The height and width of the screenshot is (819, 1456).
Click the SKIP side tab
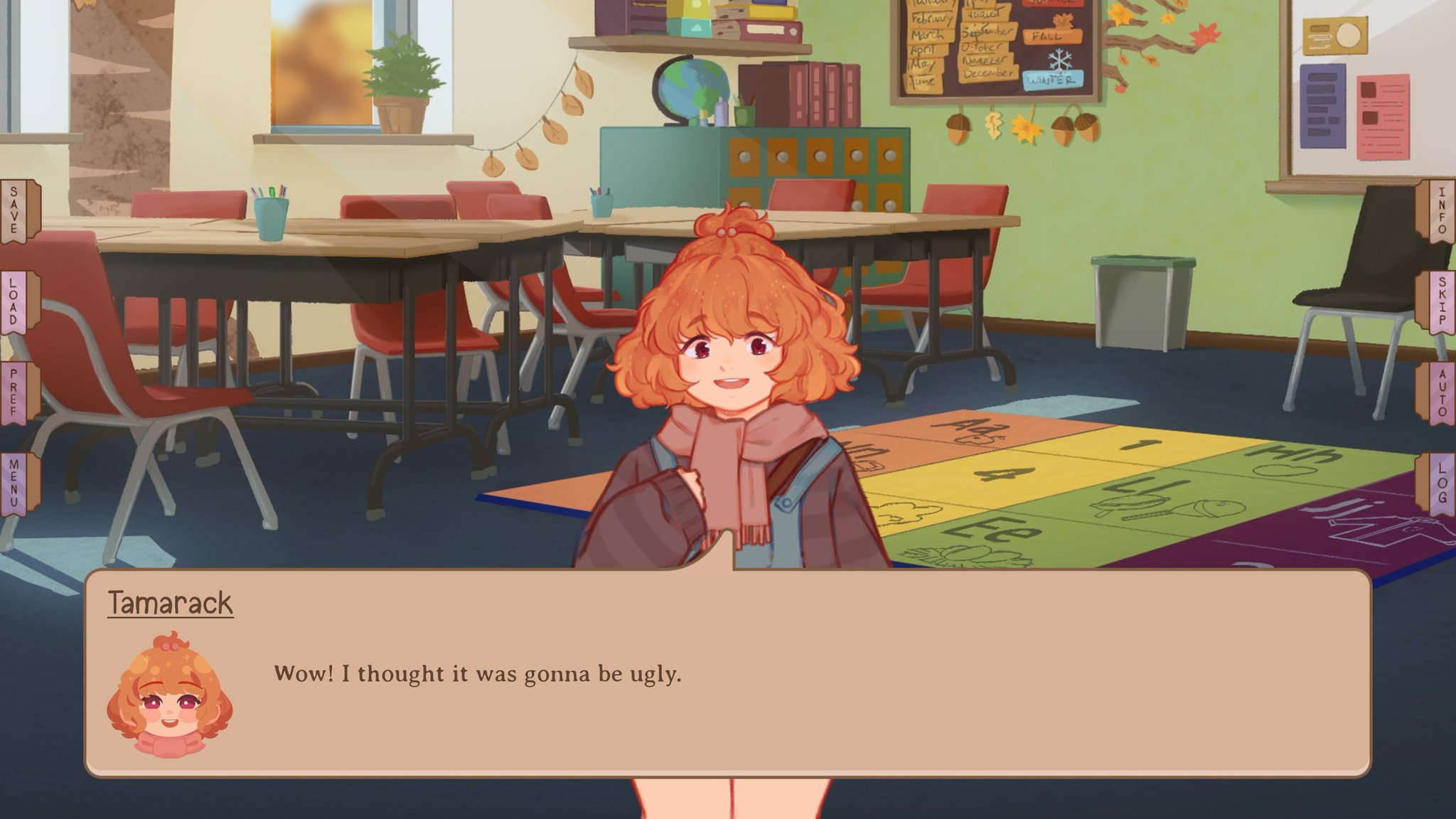[1442, 301]
